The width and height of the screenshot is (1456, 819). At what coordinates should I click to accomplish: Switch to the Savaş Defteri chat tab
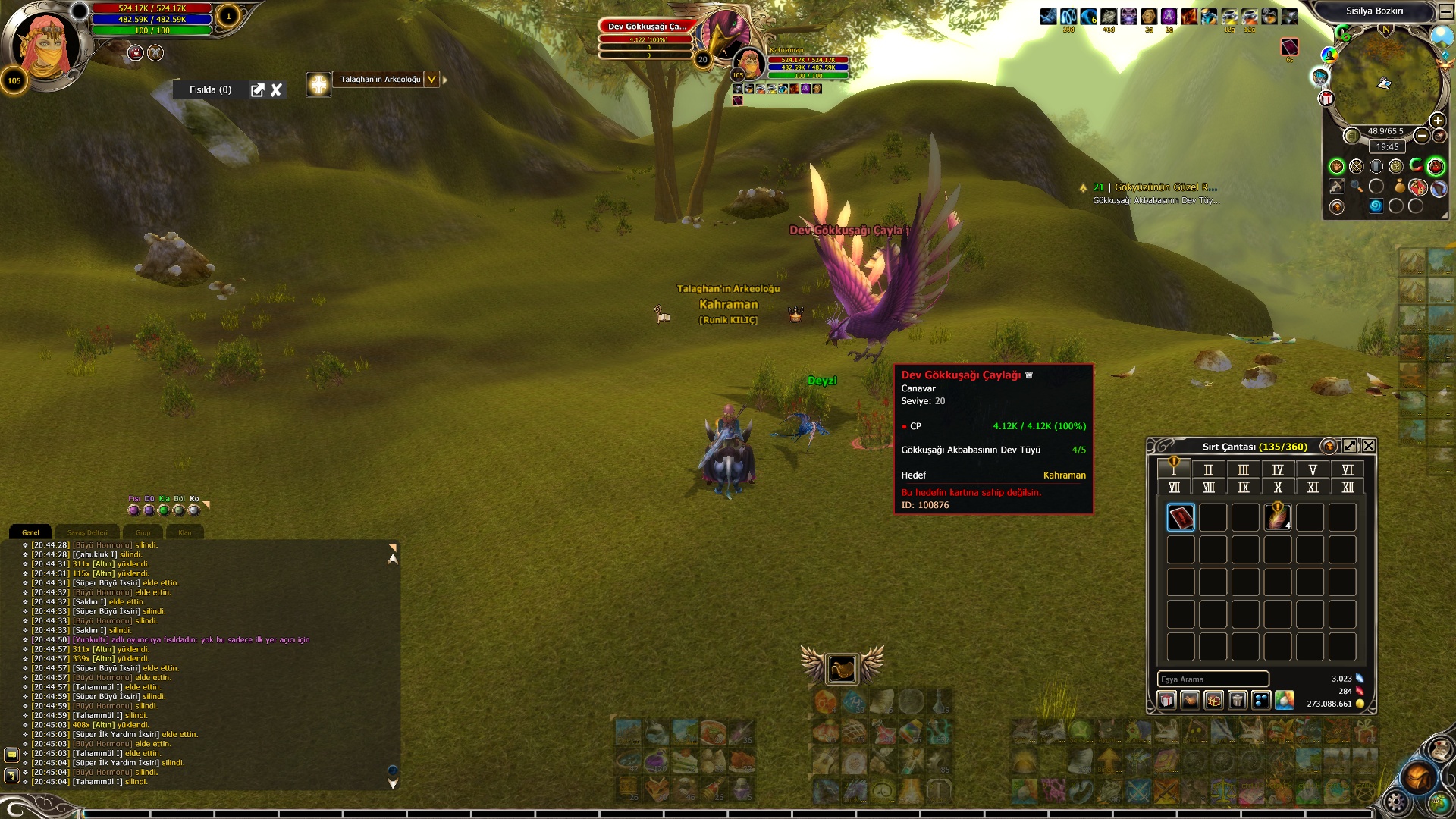pyautogui.click(x=87, y=532)
